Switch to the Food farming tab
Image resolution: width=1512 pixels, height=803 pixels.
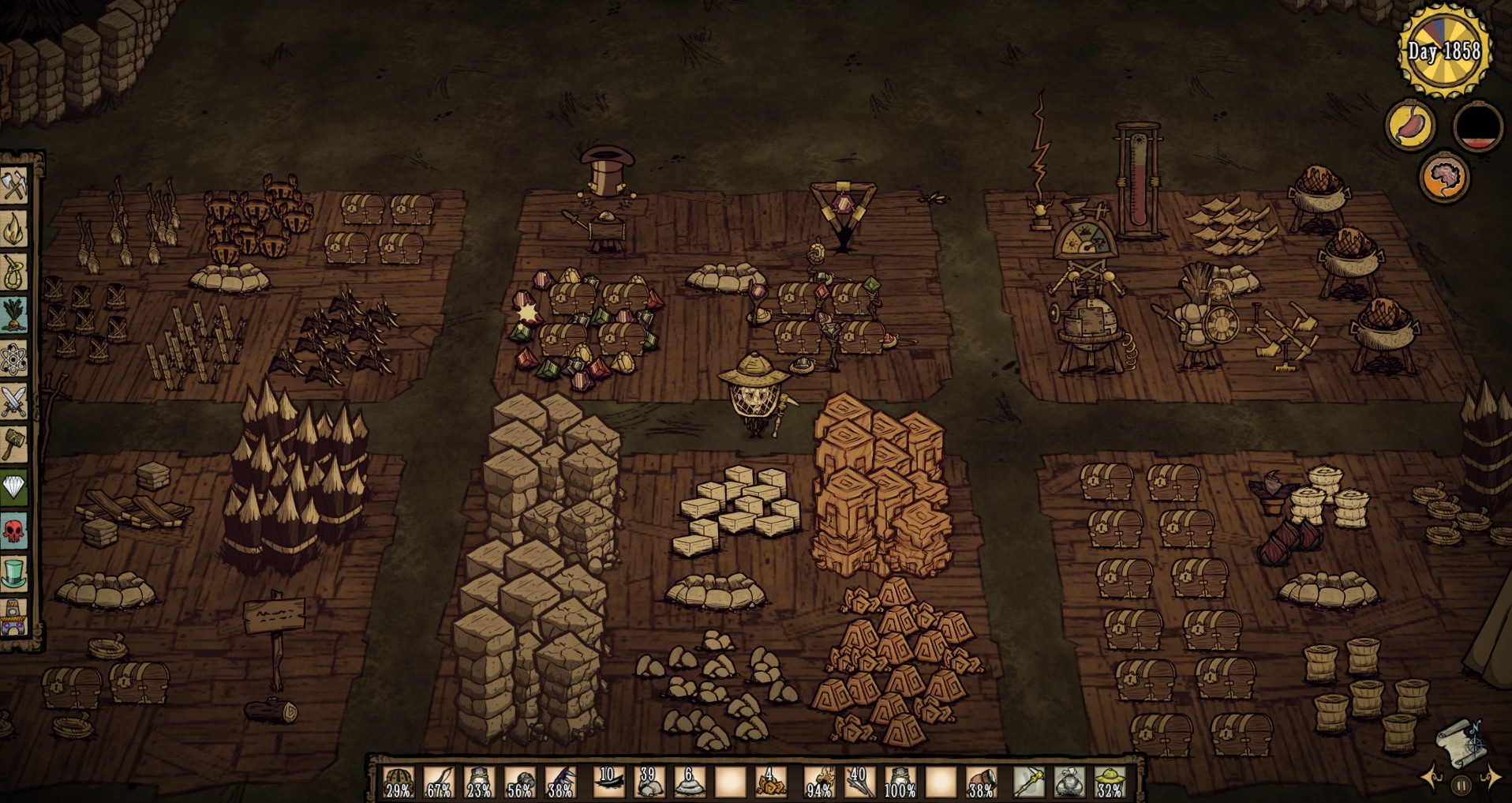point(14,316)
